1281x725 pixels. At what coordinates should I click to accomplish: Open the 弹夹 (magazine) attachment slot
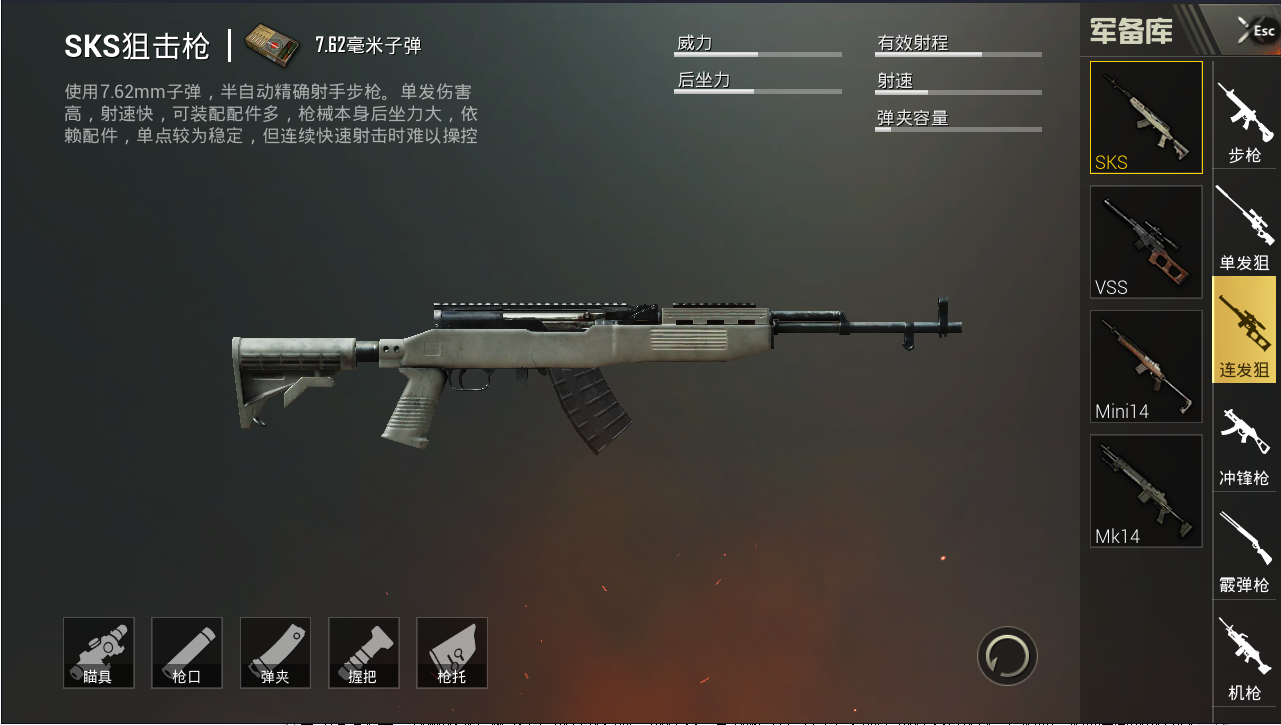tap(275, 652)
